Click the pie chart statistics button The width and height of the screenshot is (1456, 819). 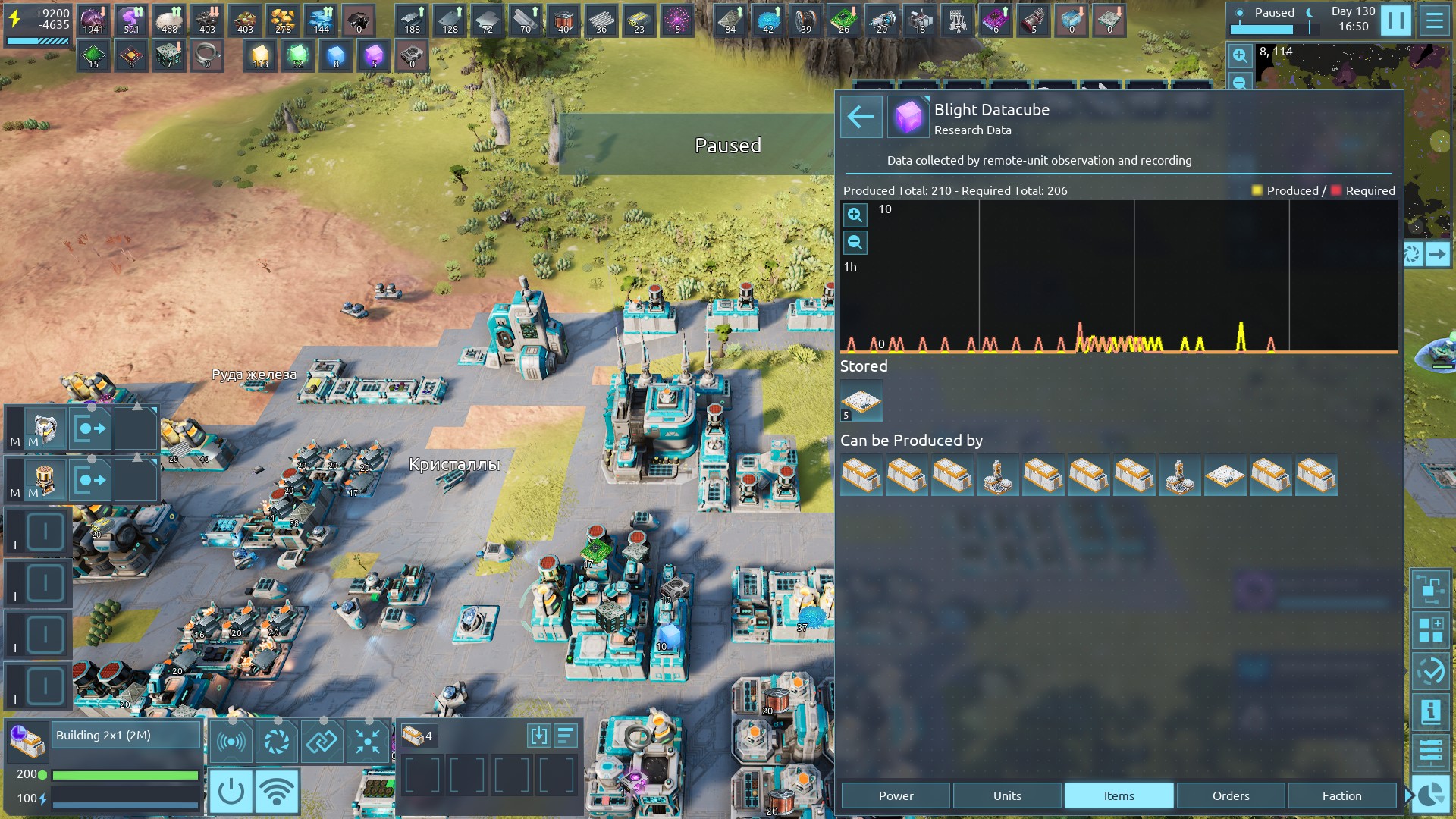[1430, 795]
